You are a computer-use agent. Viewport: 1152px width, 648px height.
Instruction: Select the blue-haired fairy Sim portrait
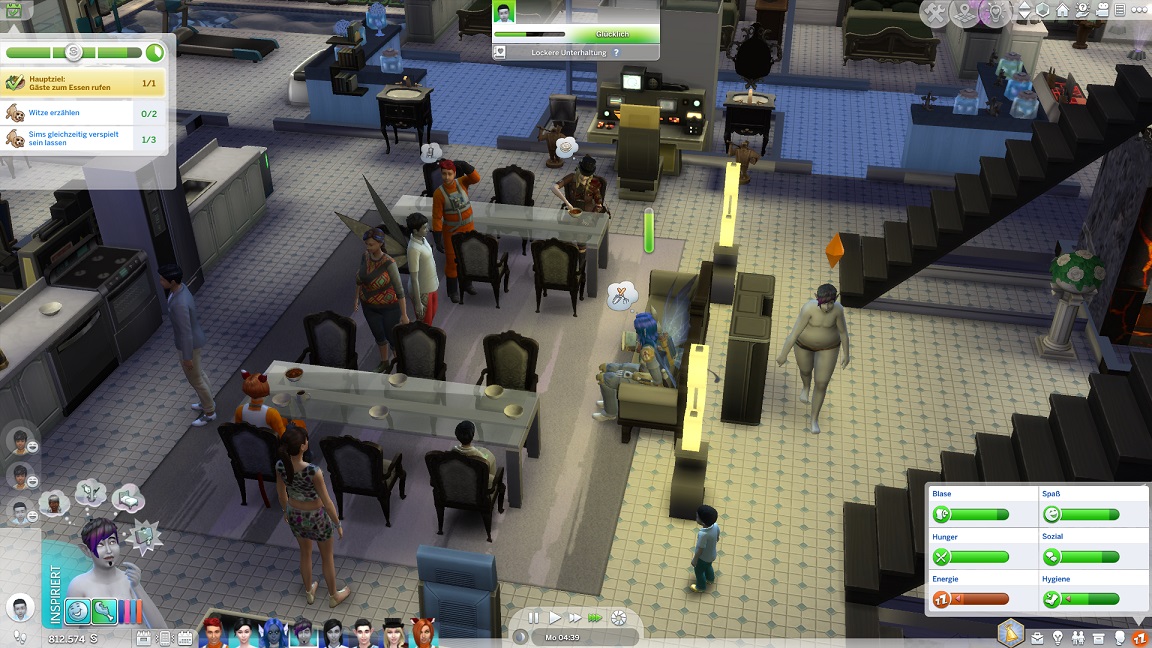(x=273, y=633)
